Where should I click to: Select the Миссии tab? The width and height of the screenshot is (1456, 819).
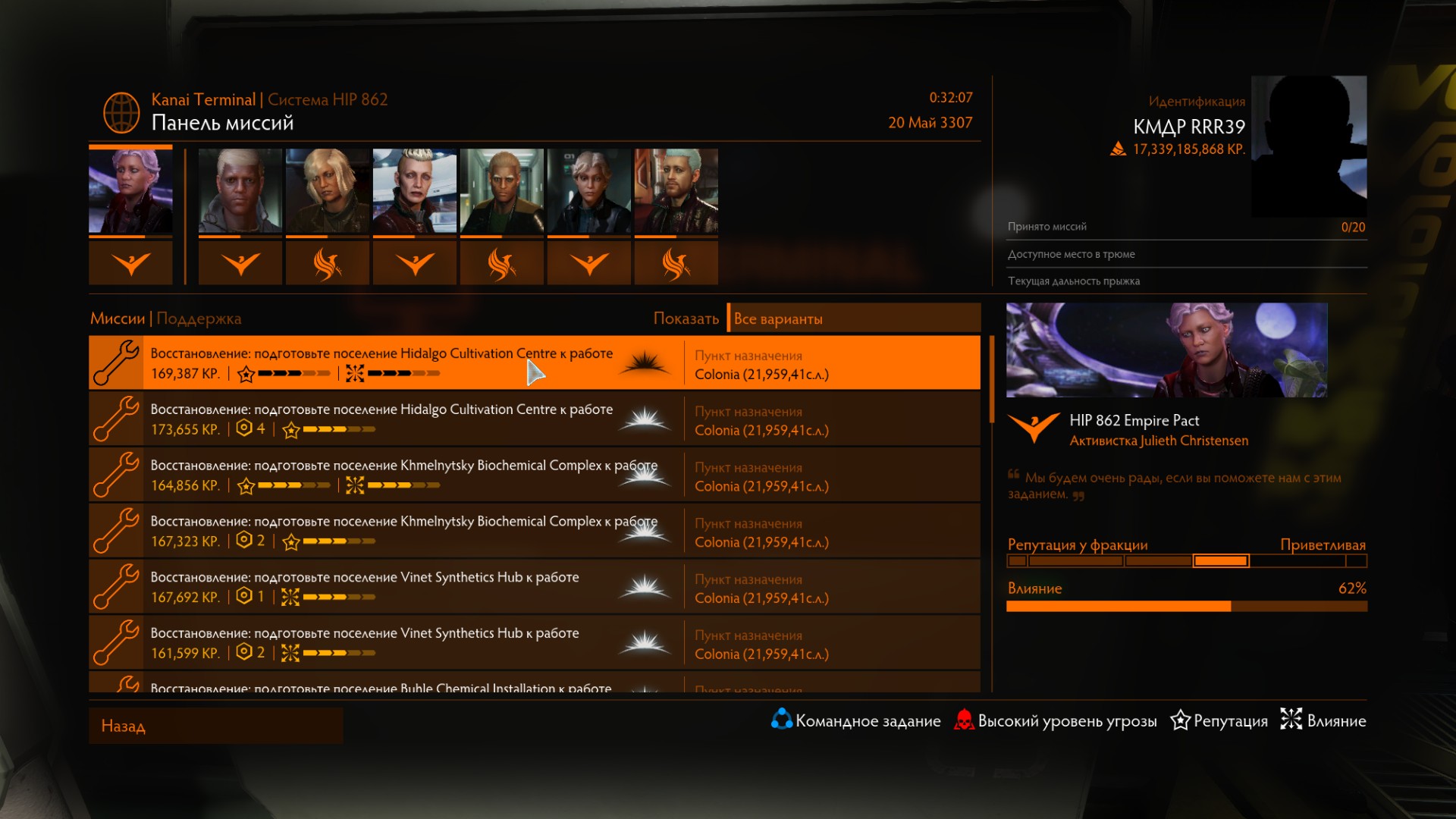118,318
